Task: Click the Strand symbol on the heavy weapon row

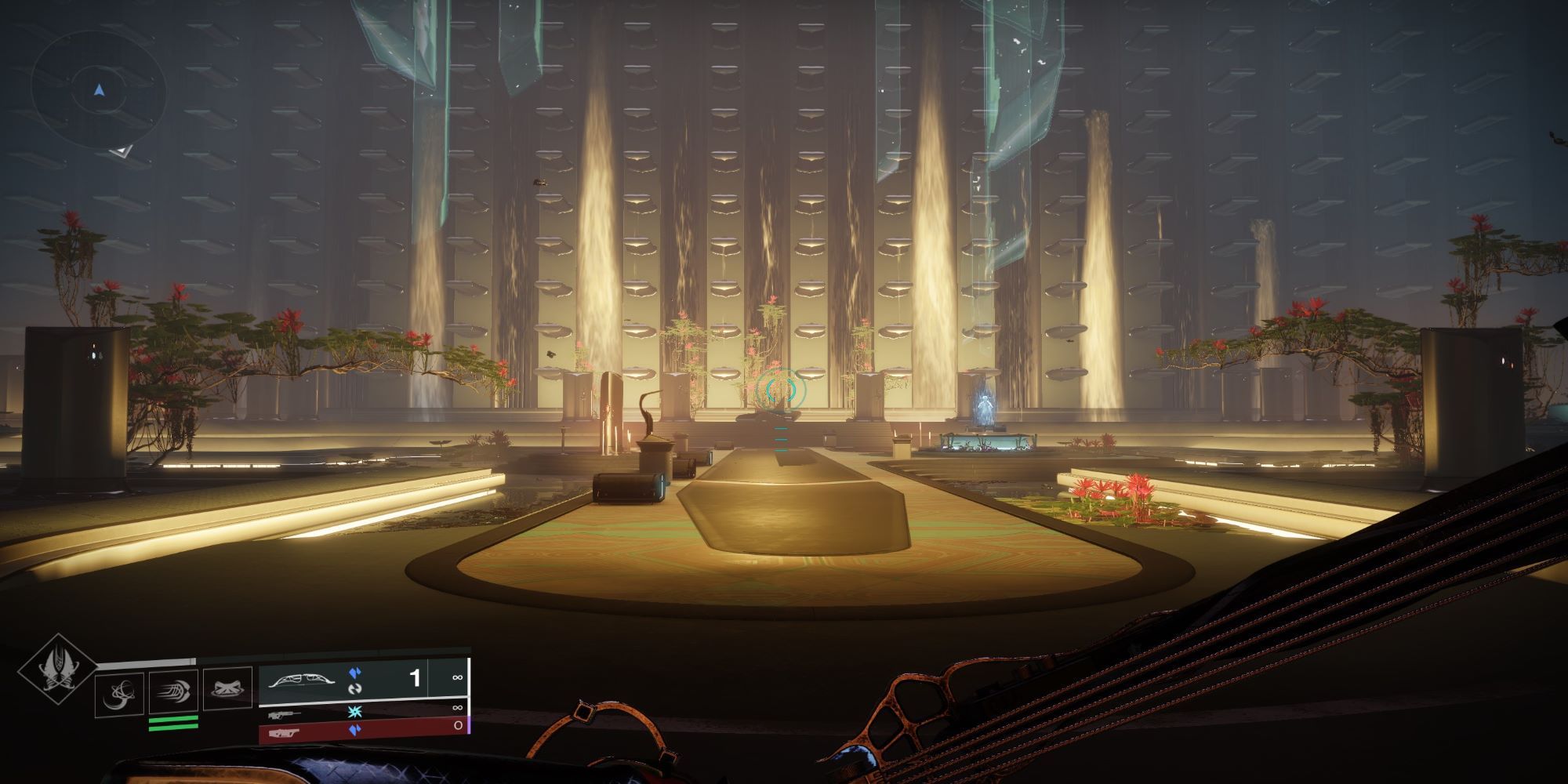Action: tap(356, 731)
